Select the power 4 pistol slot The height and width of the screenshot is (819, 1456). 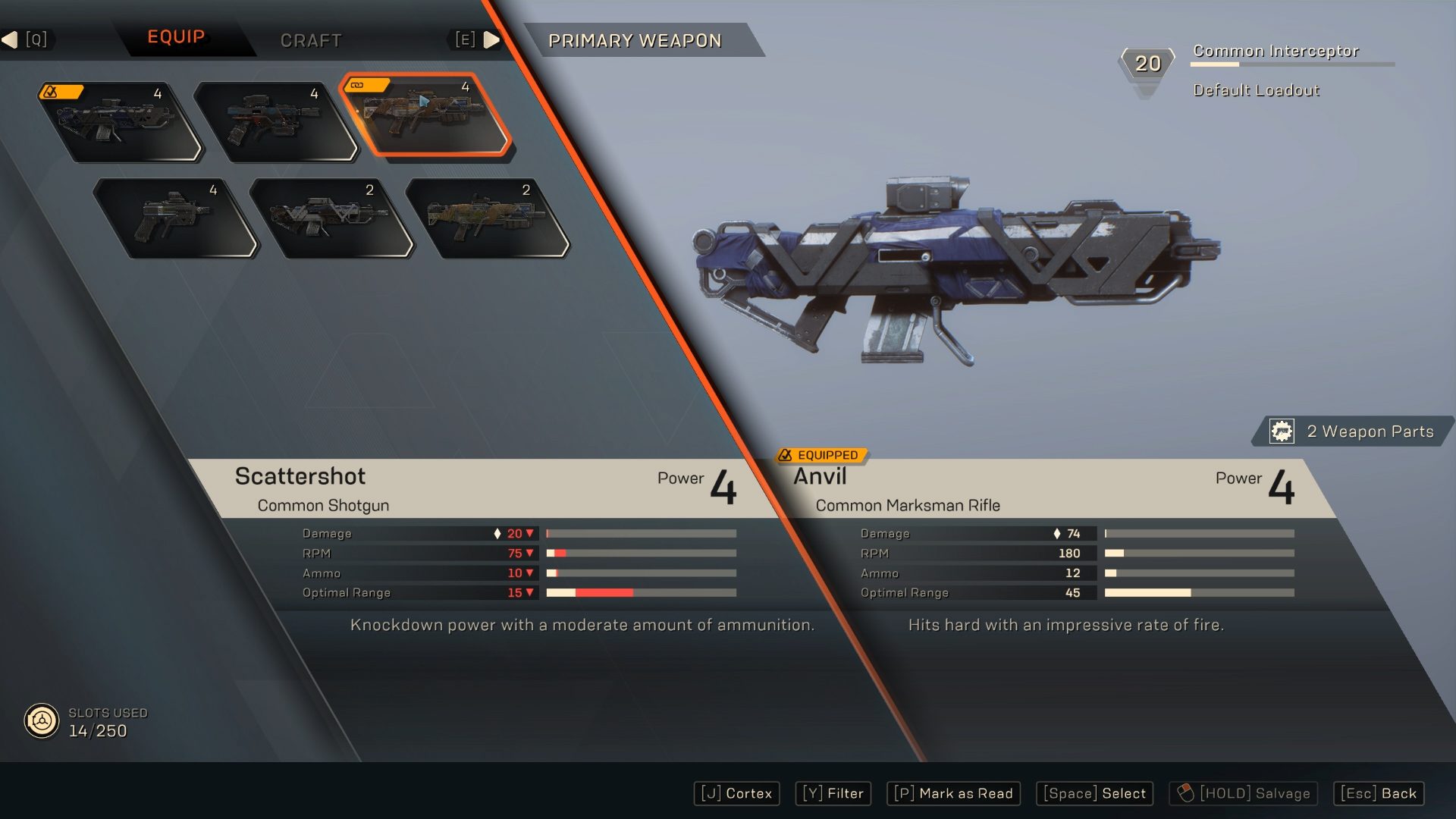pos(174,218)
